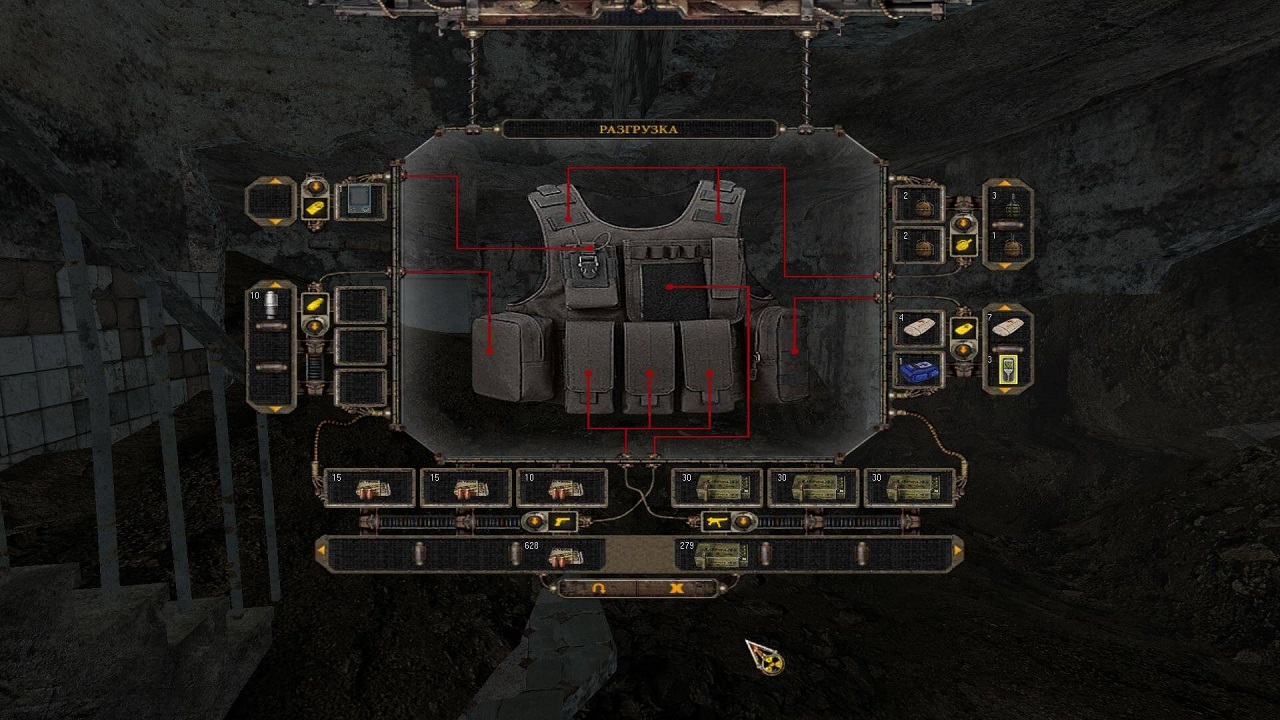Image resolution: width=1280 pixels, height=720 pixels.
Task: Pick the reserve stack of 7 bandages
Action: [x=1008, y=329]
